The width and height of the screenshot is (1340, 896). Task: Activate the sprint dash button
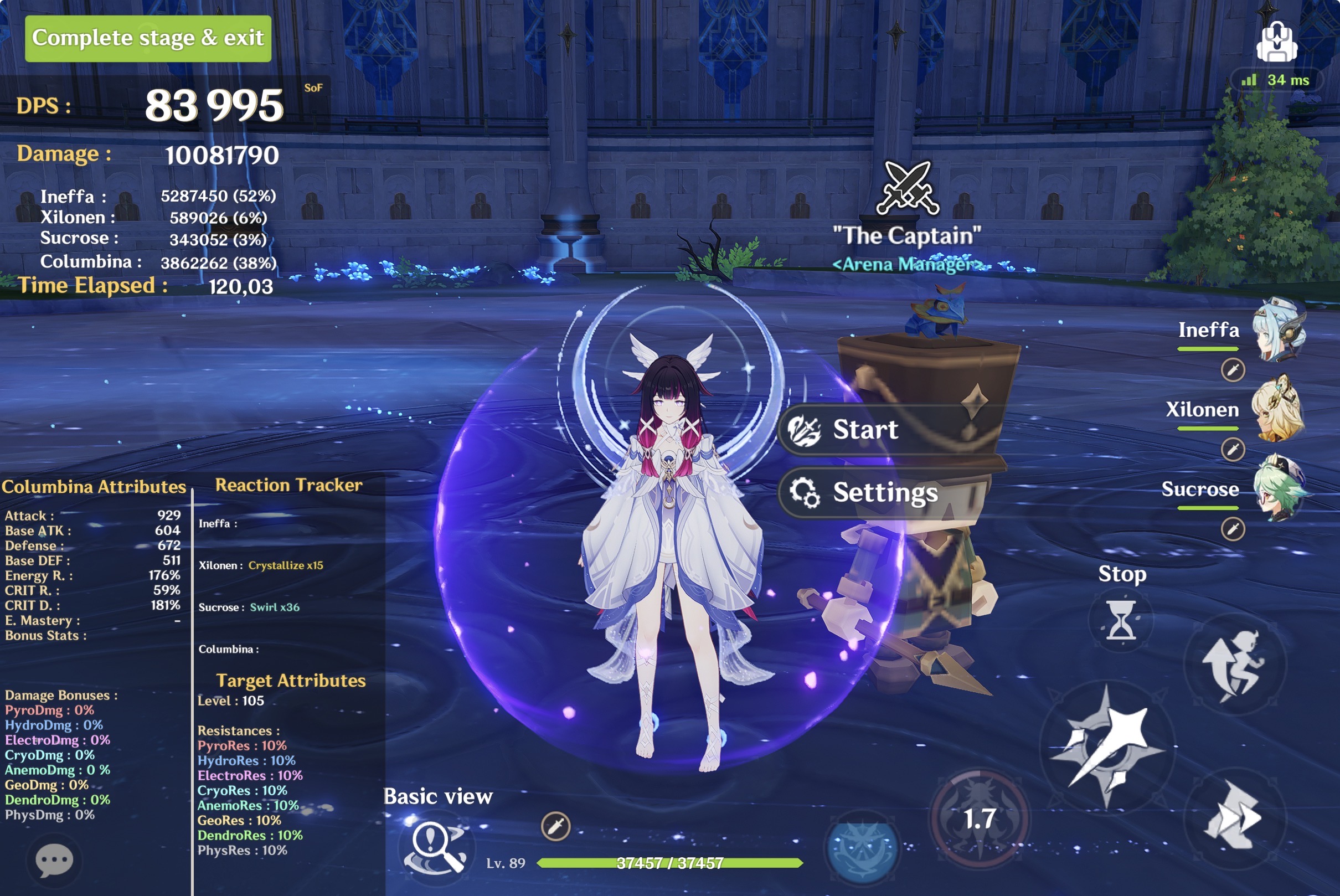(1234, 817)
